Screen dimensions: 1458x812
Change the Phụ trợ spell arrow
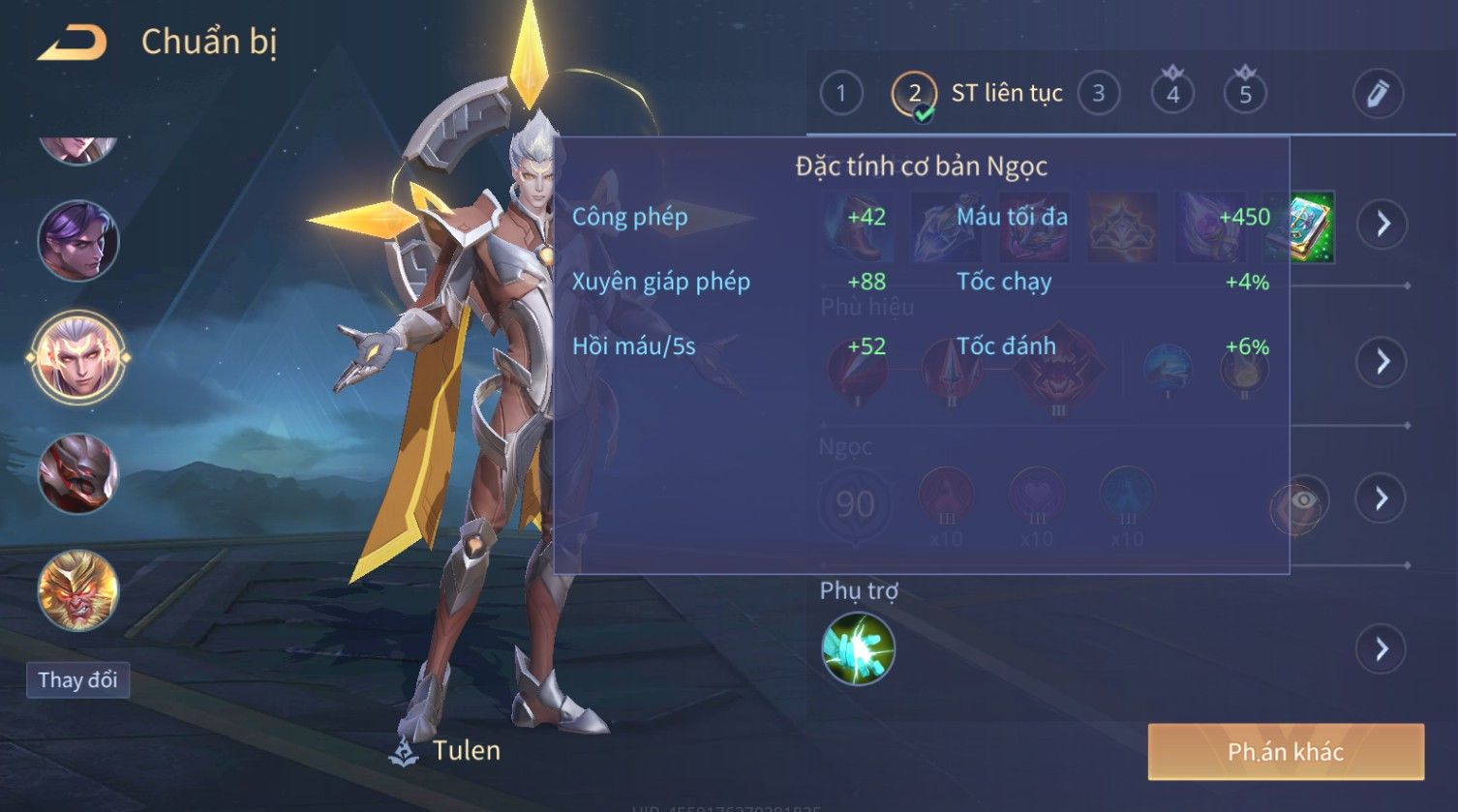1382,648
